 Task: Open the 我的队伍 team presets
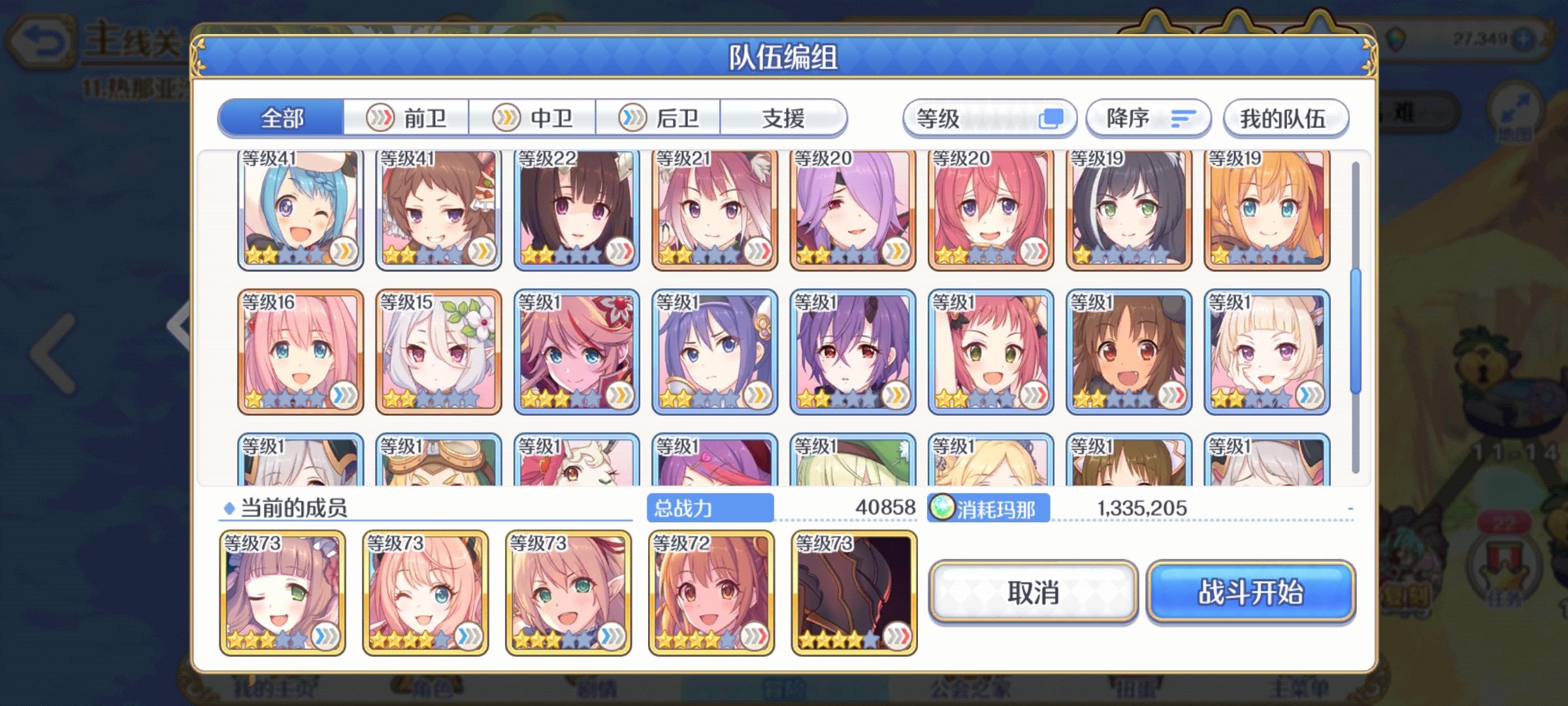point(1286,118)
